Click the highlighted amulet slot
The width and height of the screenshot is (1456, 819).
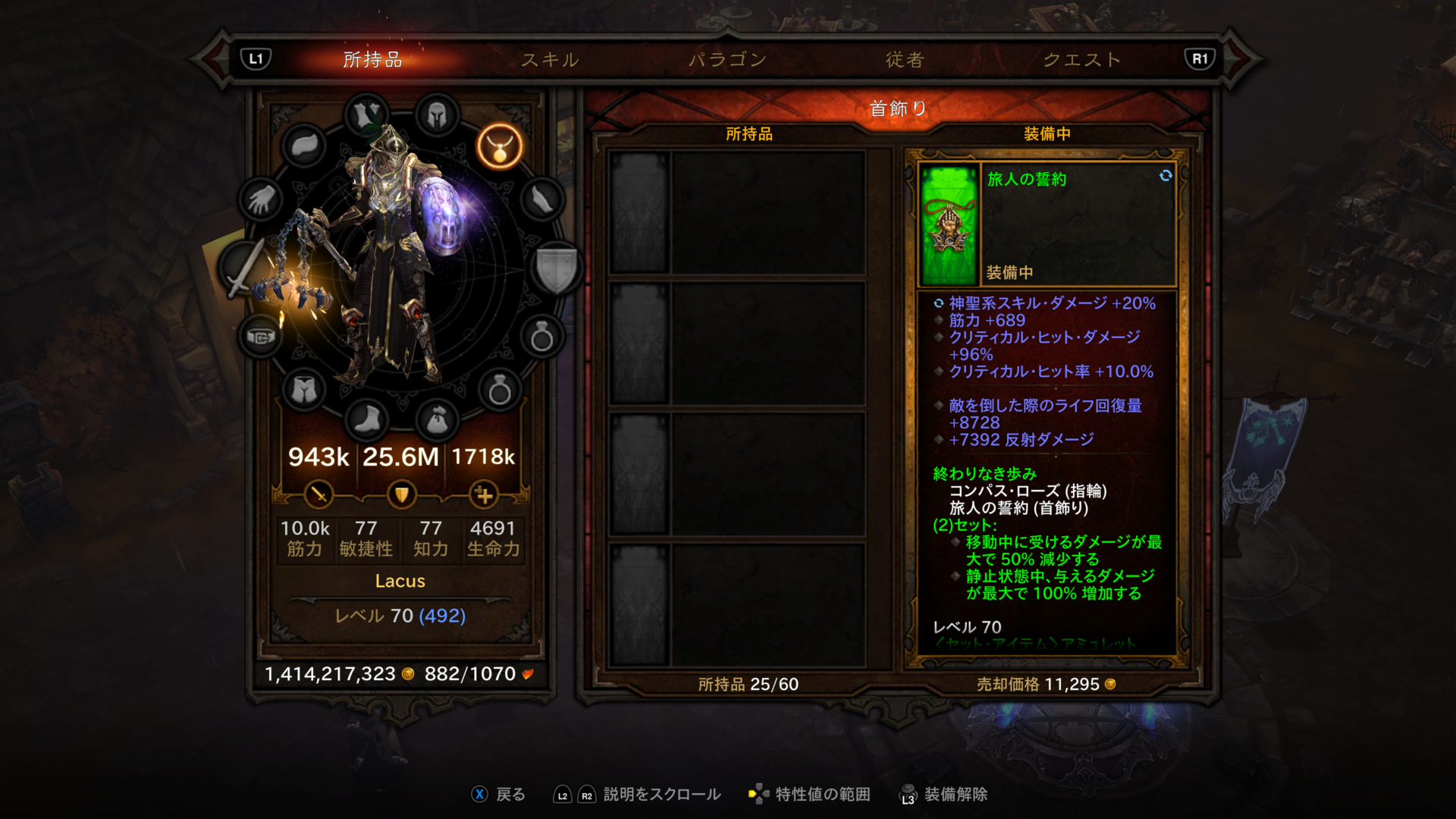(x=500, y=146)
